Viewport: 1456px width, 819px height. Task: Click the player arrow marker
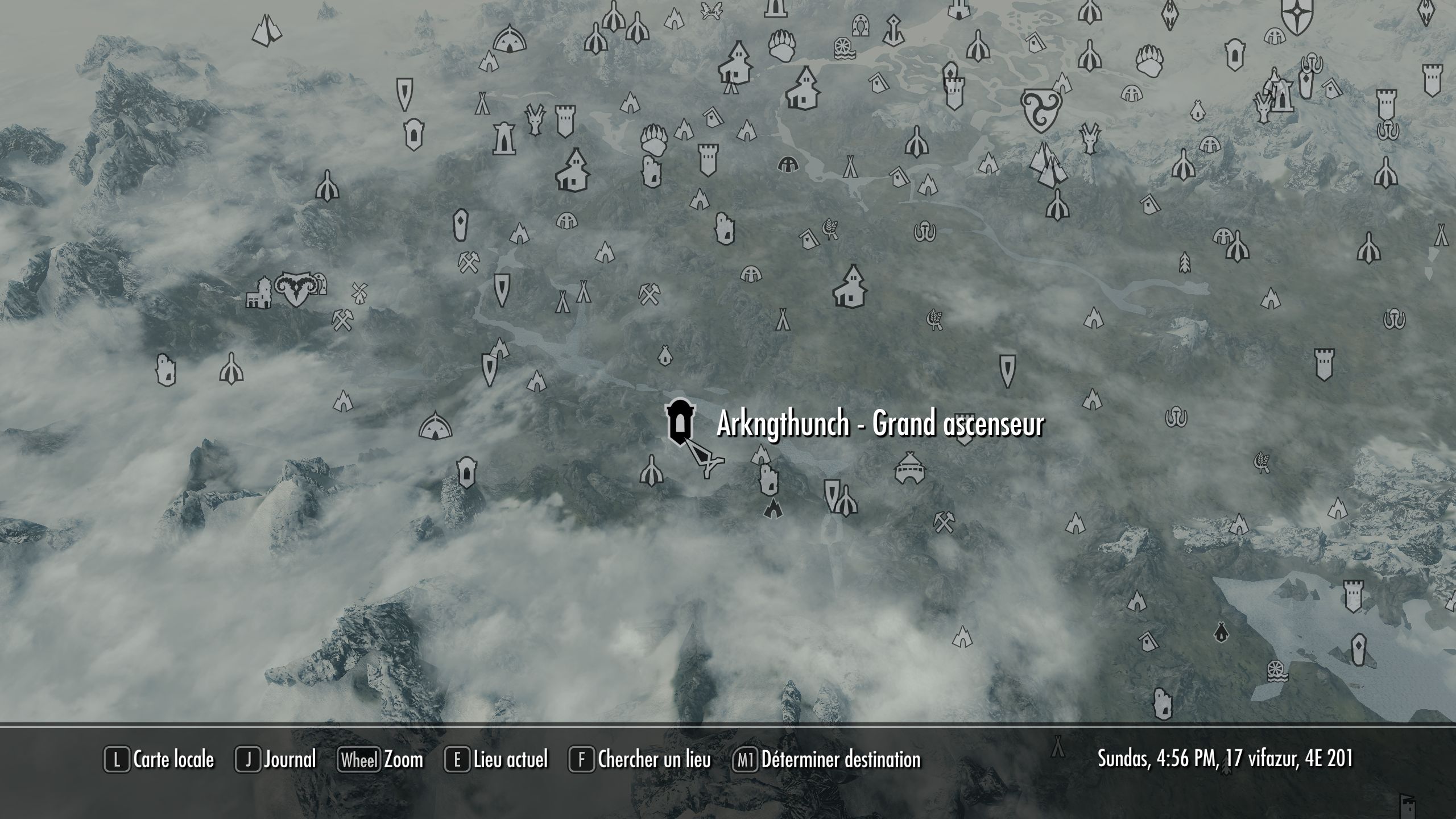point(706,460)
